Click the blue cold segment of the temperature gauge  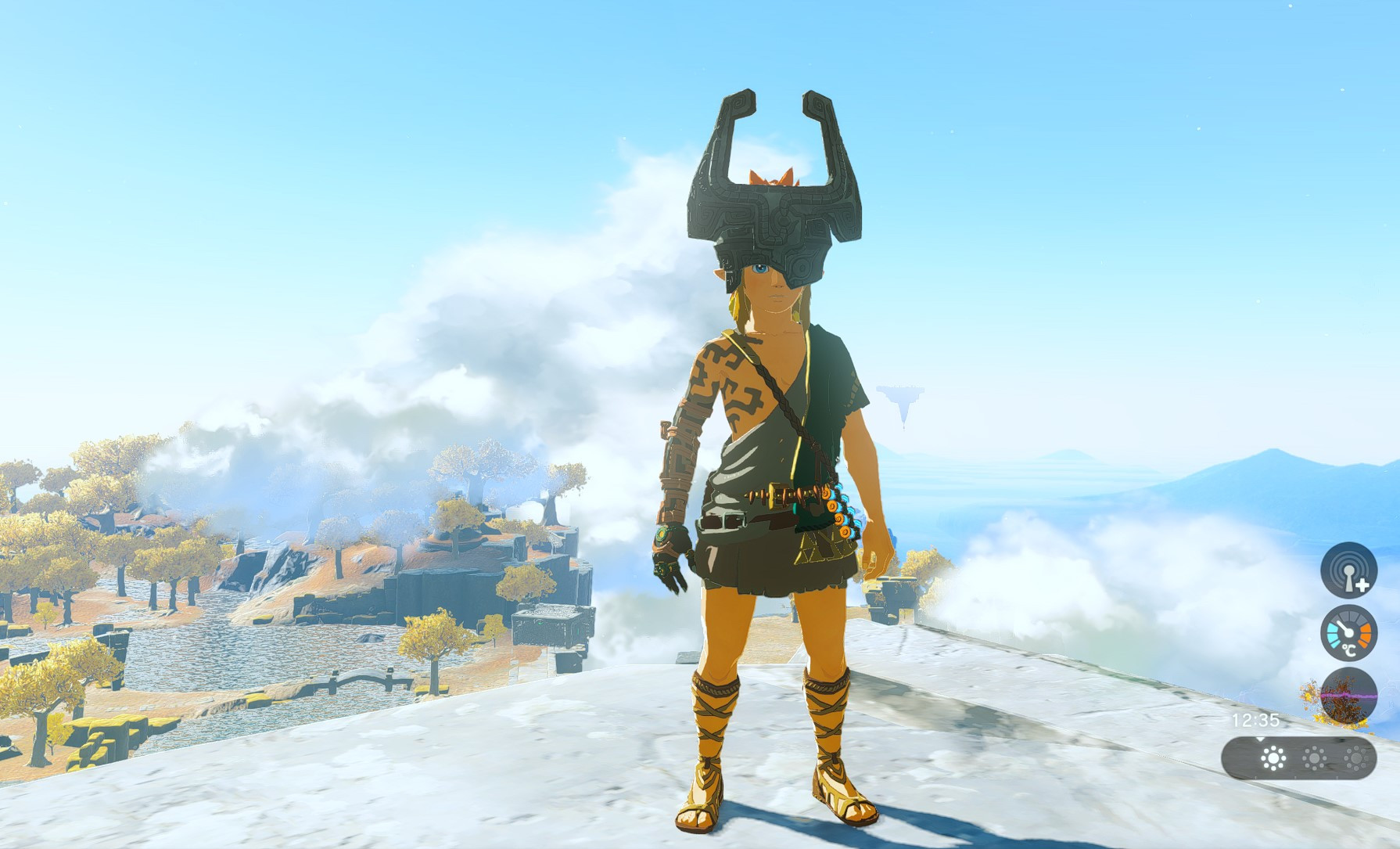coord(1333,634)
